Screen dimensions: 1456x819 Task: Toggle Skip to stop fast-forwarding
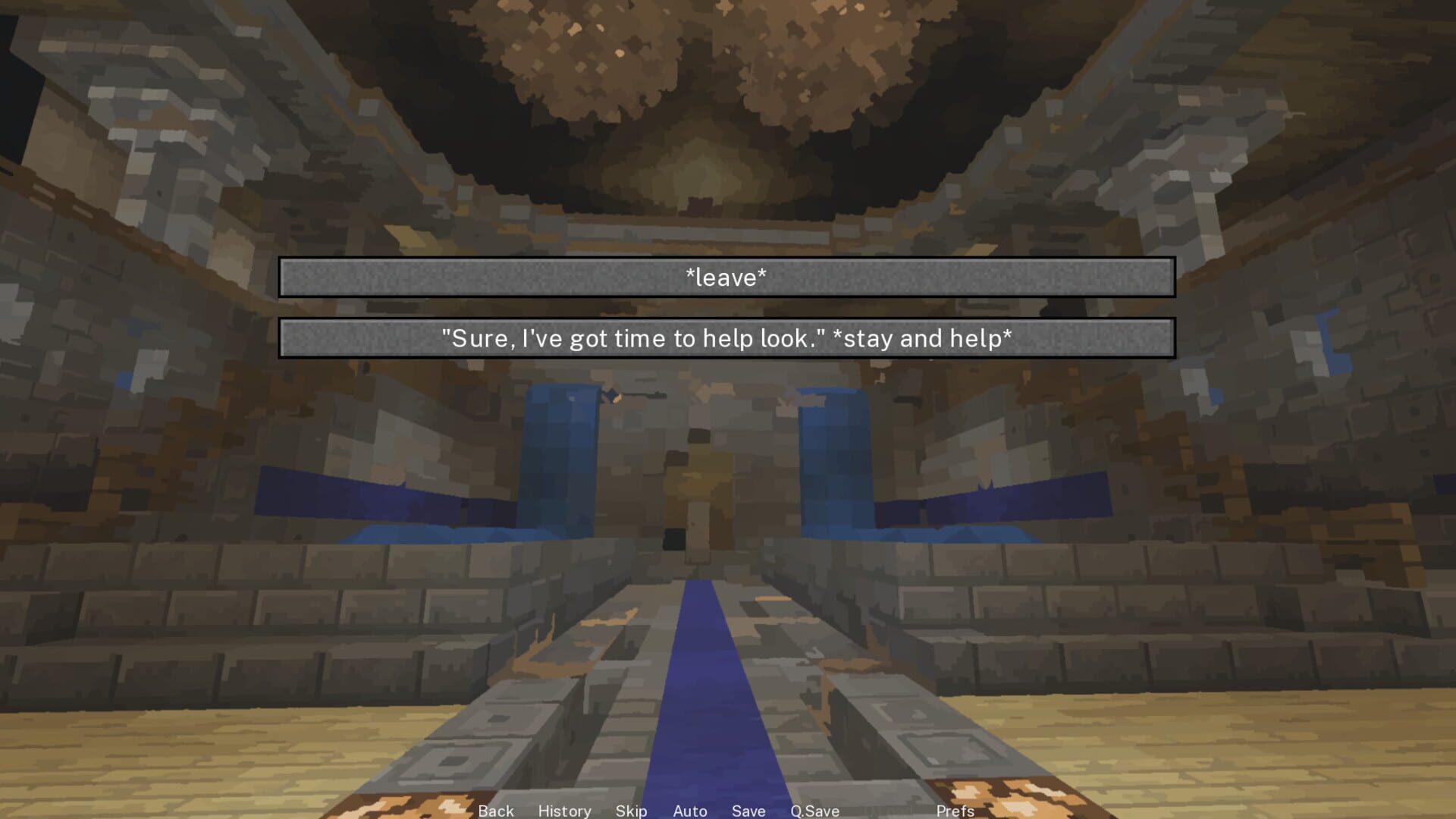coord(632,811)
